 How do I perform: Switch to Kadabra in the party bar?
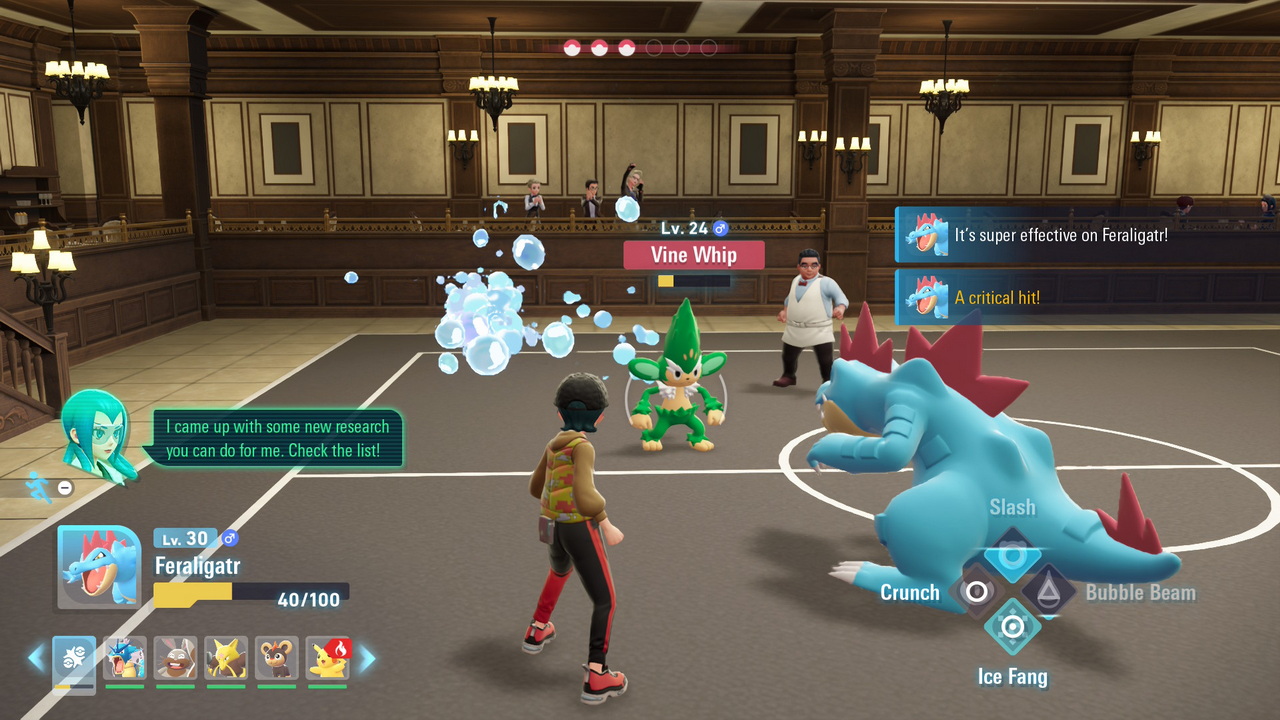coord(226,659)
